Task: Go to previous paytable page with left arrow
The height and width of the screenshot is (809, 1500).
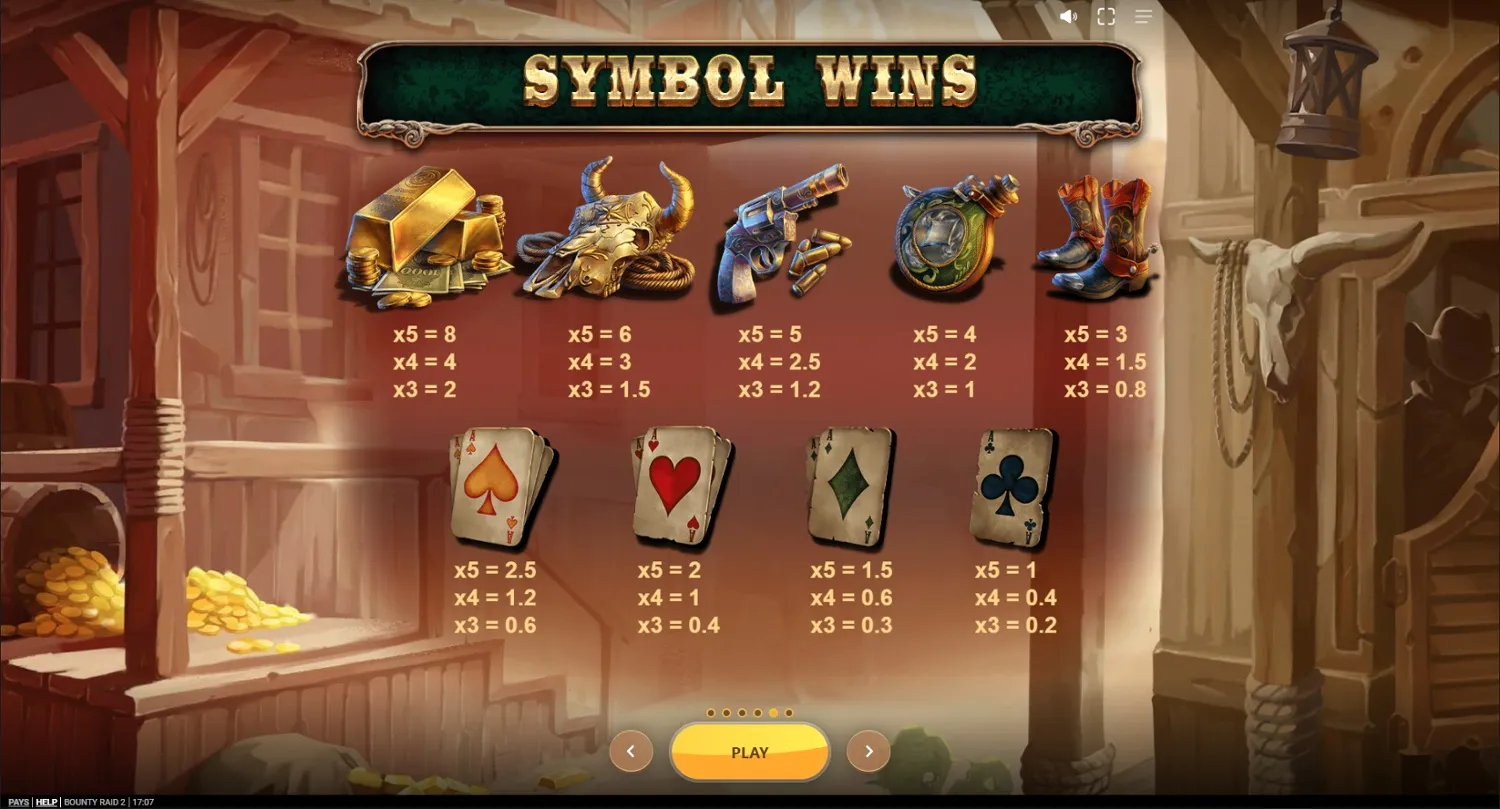Action: point(631,751)
